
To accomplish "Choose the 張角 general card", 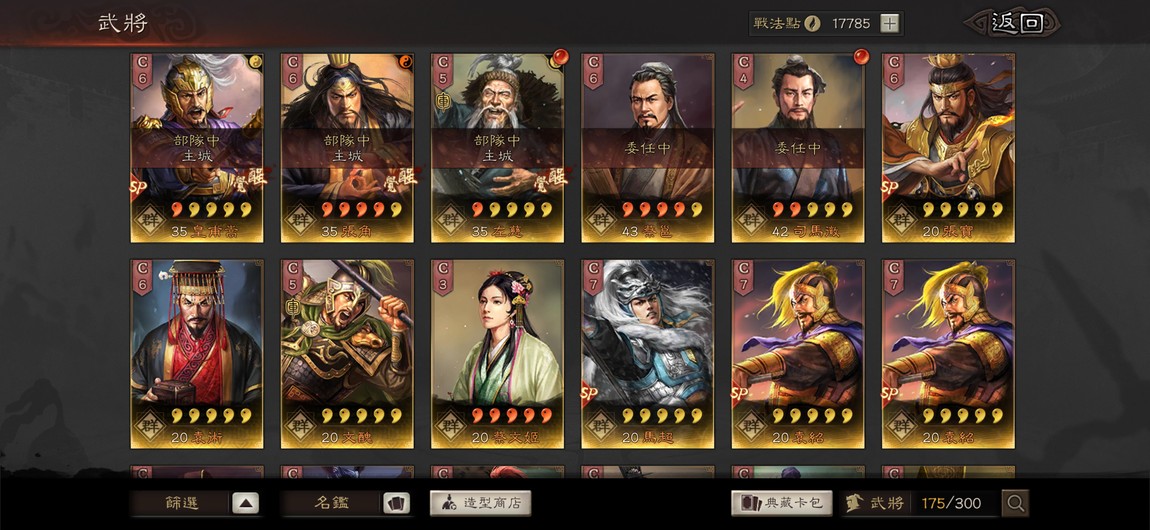I will [x=347, y=147].
